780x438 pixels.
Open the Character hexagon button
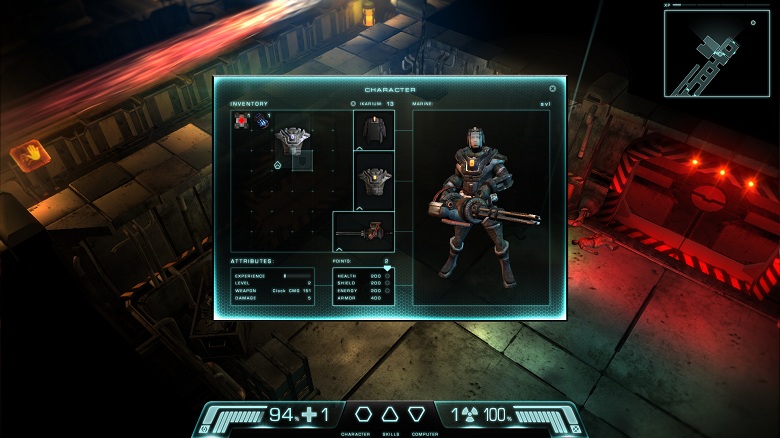point(363,413)
